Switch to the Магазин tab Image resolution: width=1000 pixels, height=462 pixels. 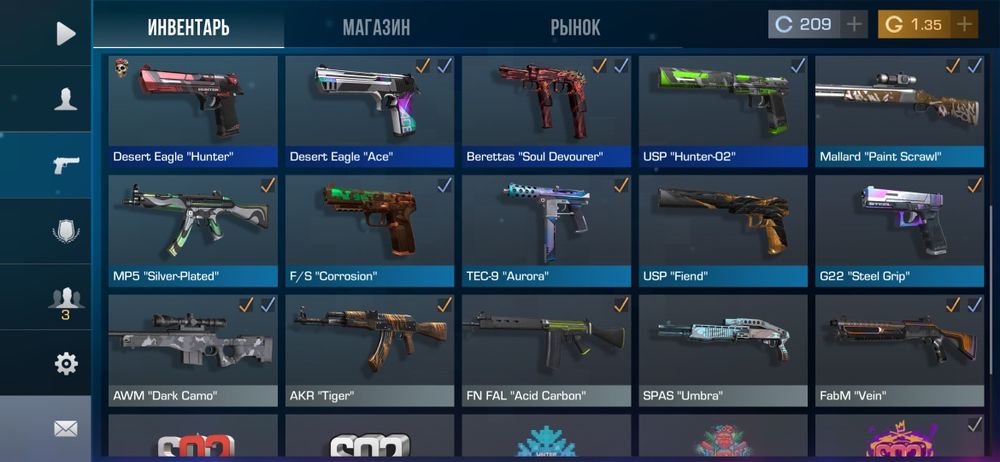[x=376, y=27]
